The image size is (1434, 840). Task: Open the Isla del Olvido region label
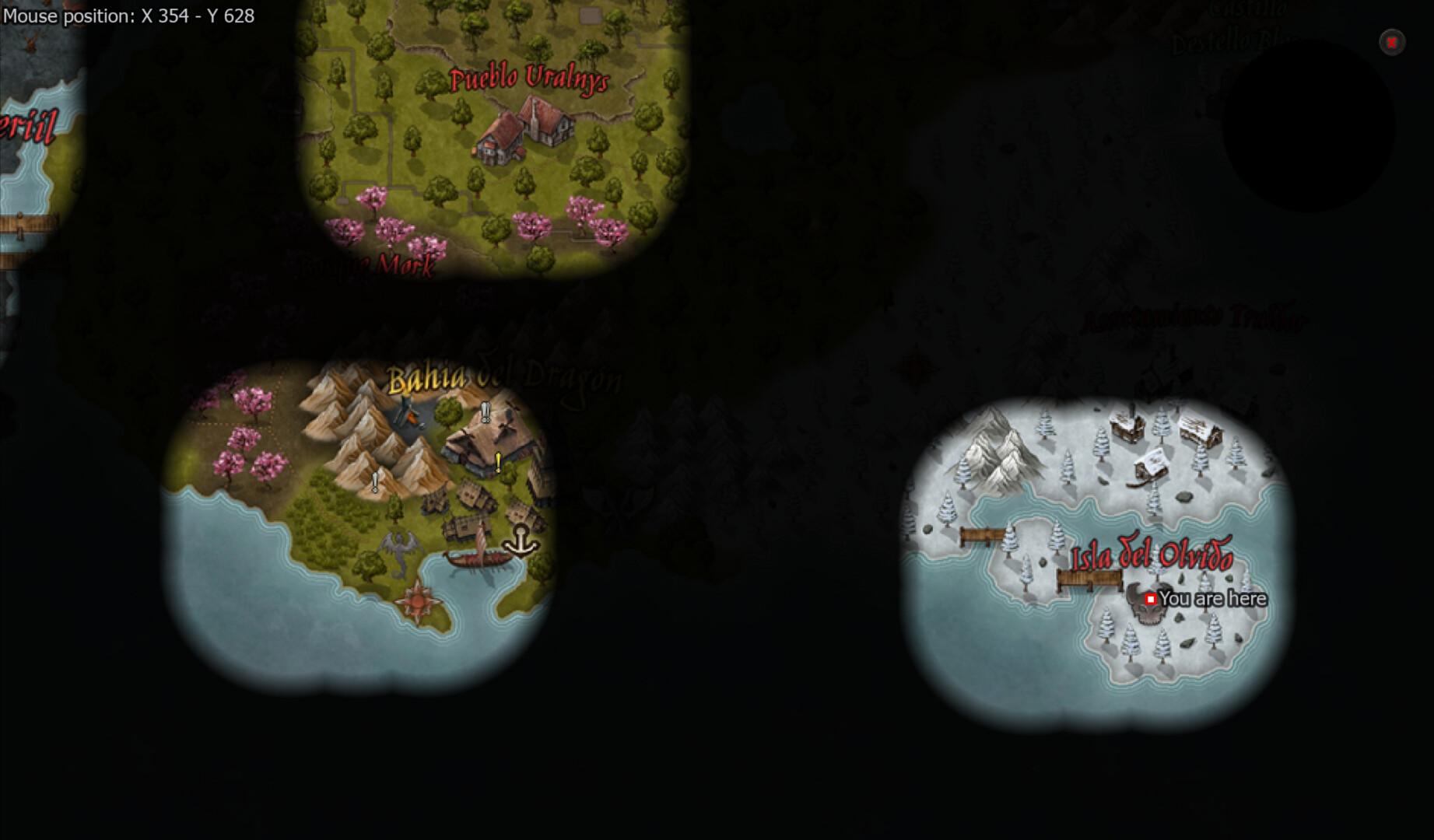(1155, 553)
